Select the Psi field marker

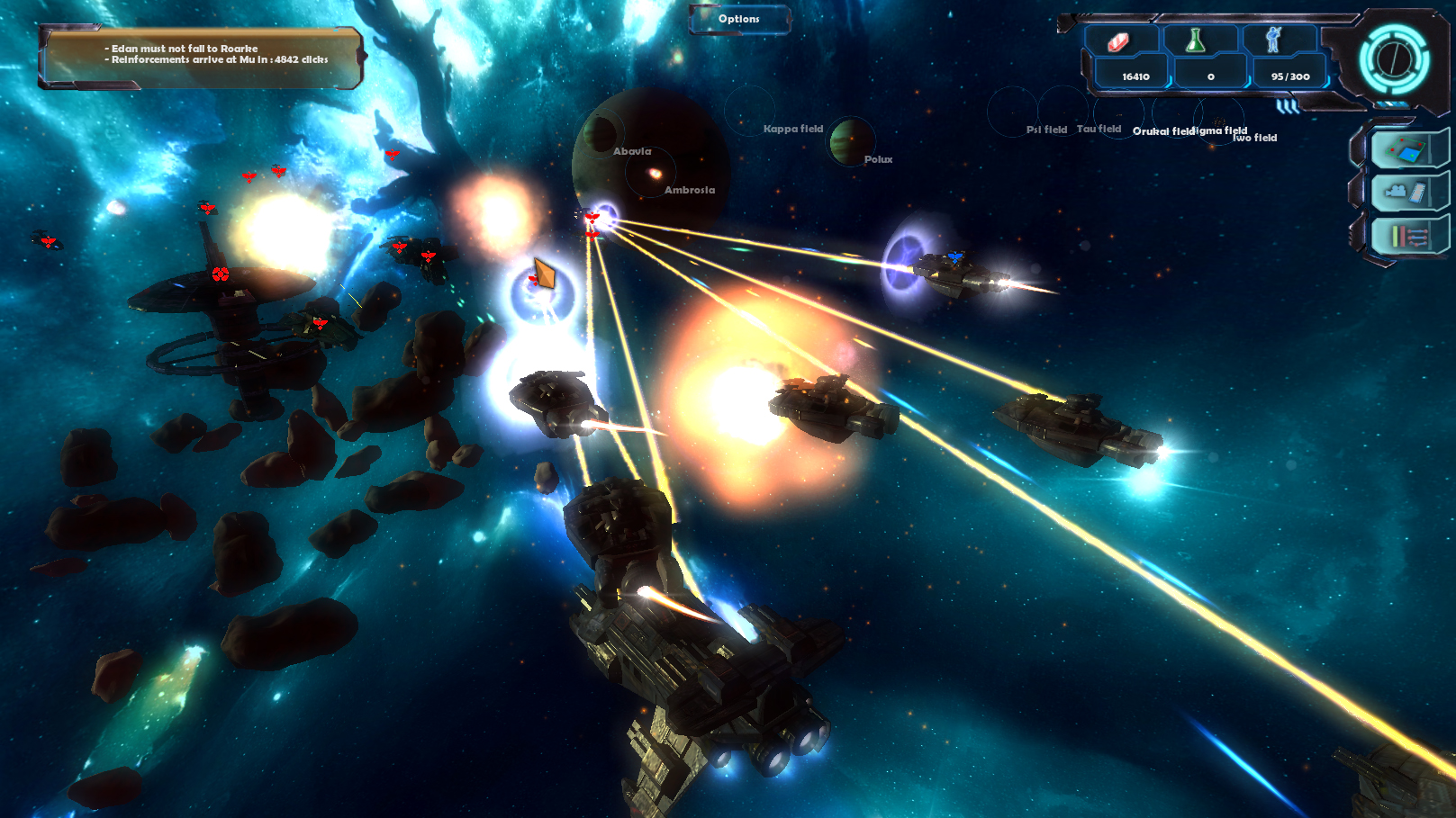point(1046,130)
